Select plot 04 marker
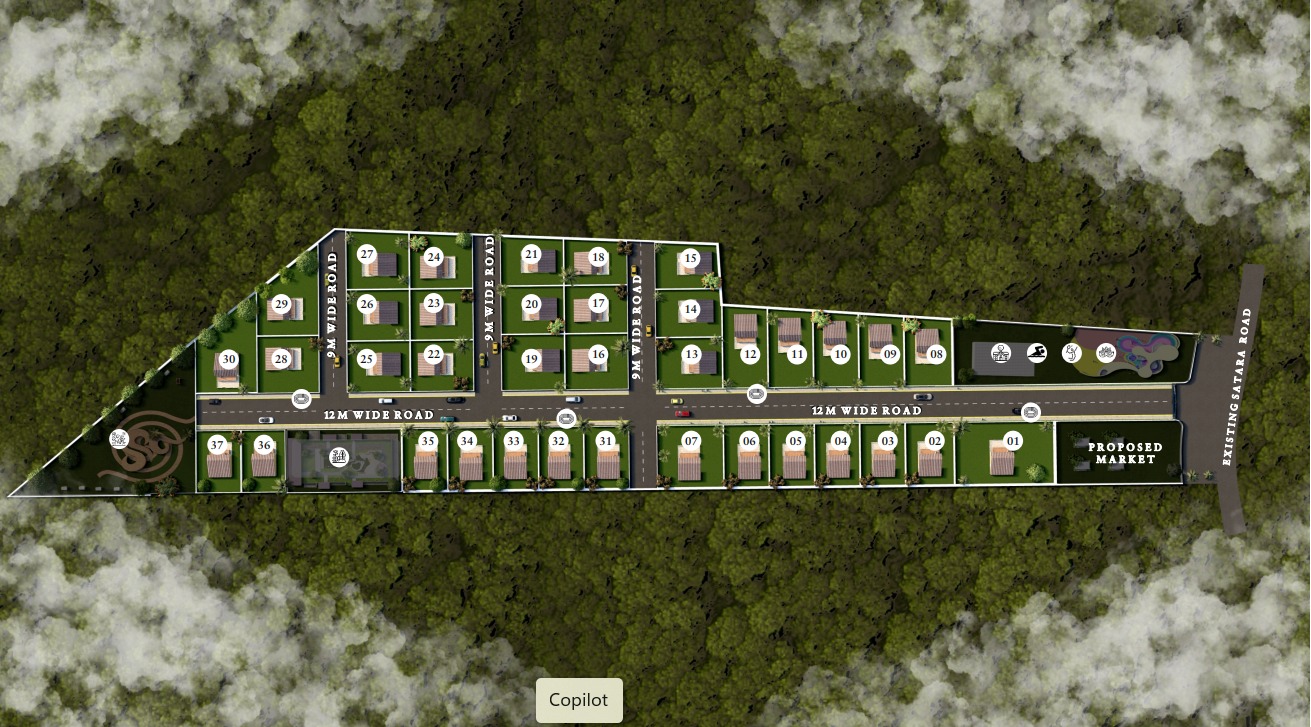 coord(841,440)
